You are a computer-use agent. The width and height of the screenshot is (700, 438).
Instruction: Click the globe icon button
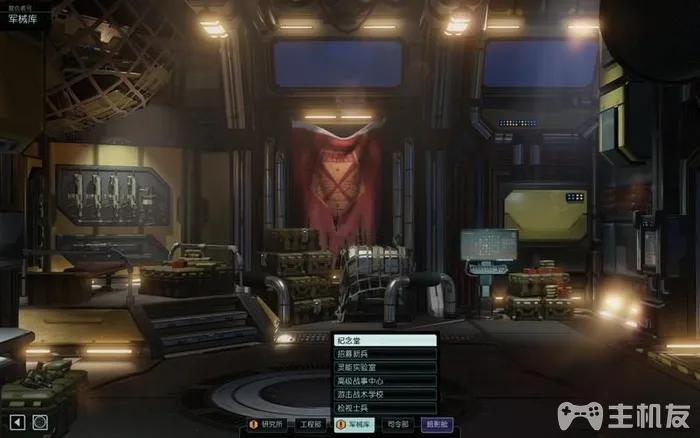[40, 423]
